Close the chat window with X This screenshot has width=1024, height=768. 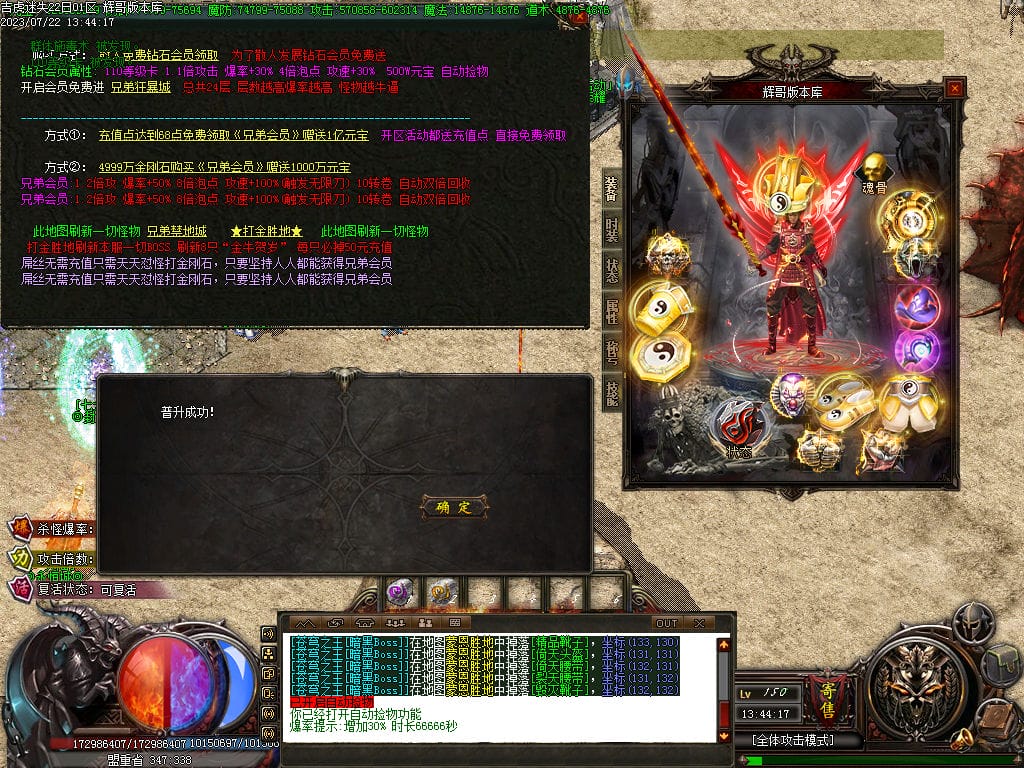pyautogui.click(x=699, y=623)
